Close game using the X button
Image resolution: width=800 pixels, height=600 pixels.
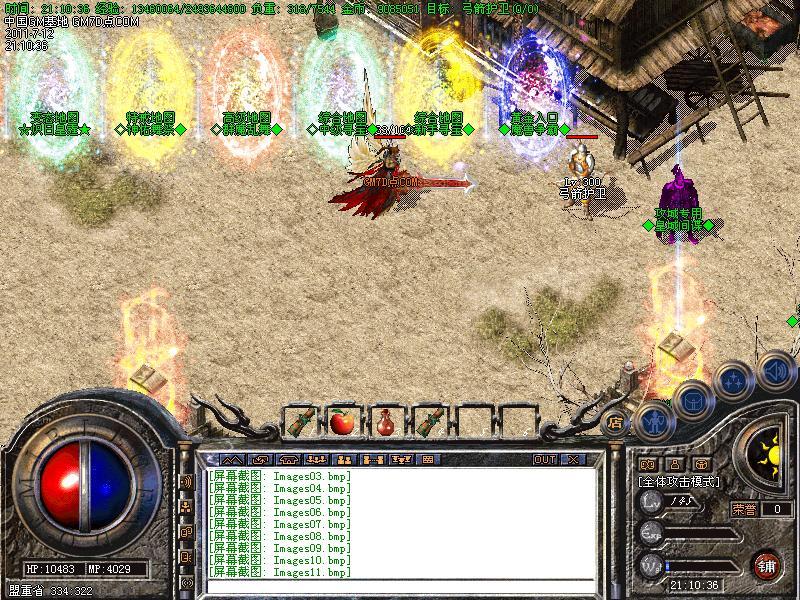[573, 459]
